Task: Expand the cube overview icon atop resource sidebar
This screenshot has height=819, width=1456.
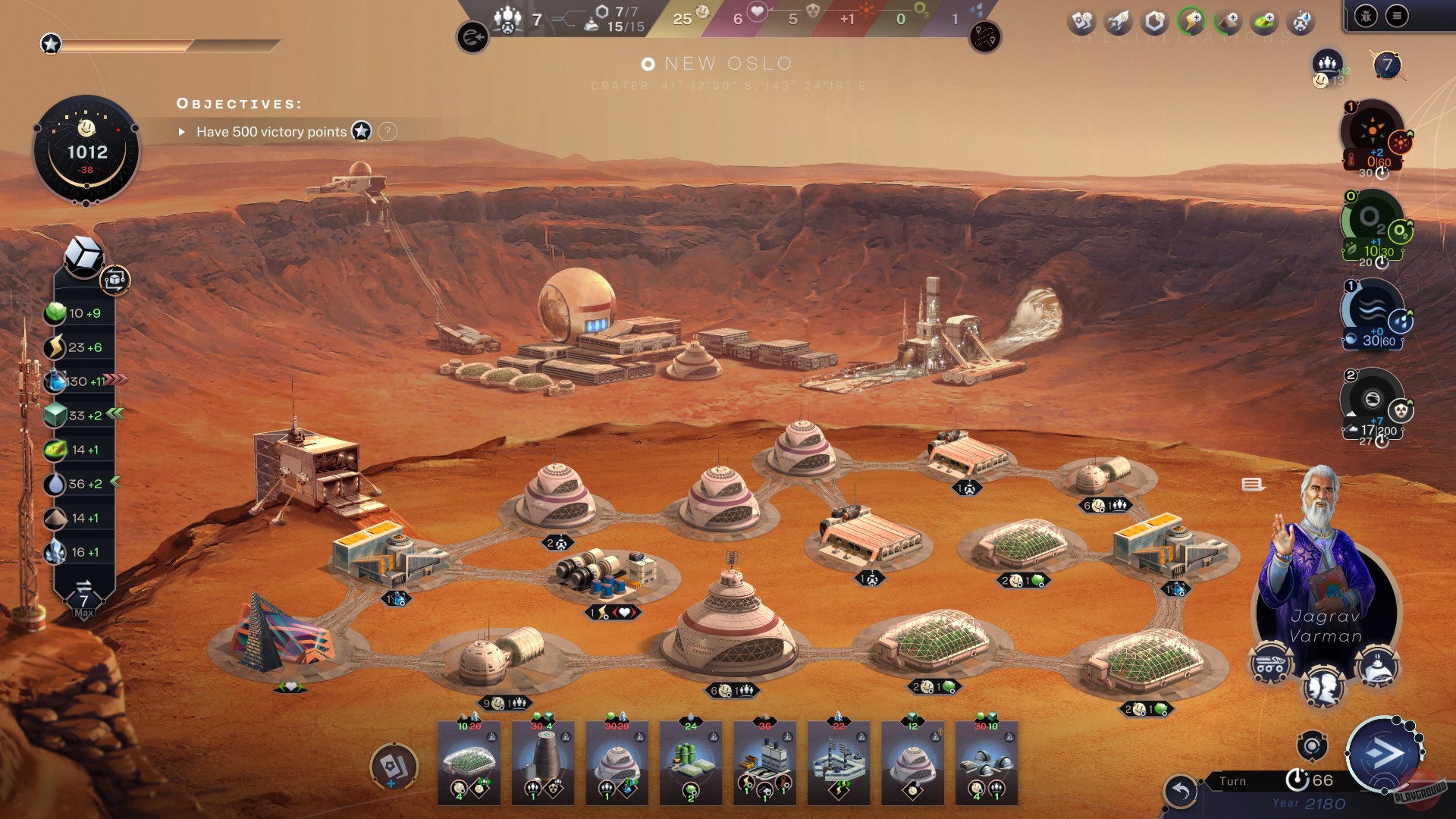Action: [83, 256]
